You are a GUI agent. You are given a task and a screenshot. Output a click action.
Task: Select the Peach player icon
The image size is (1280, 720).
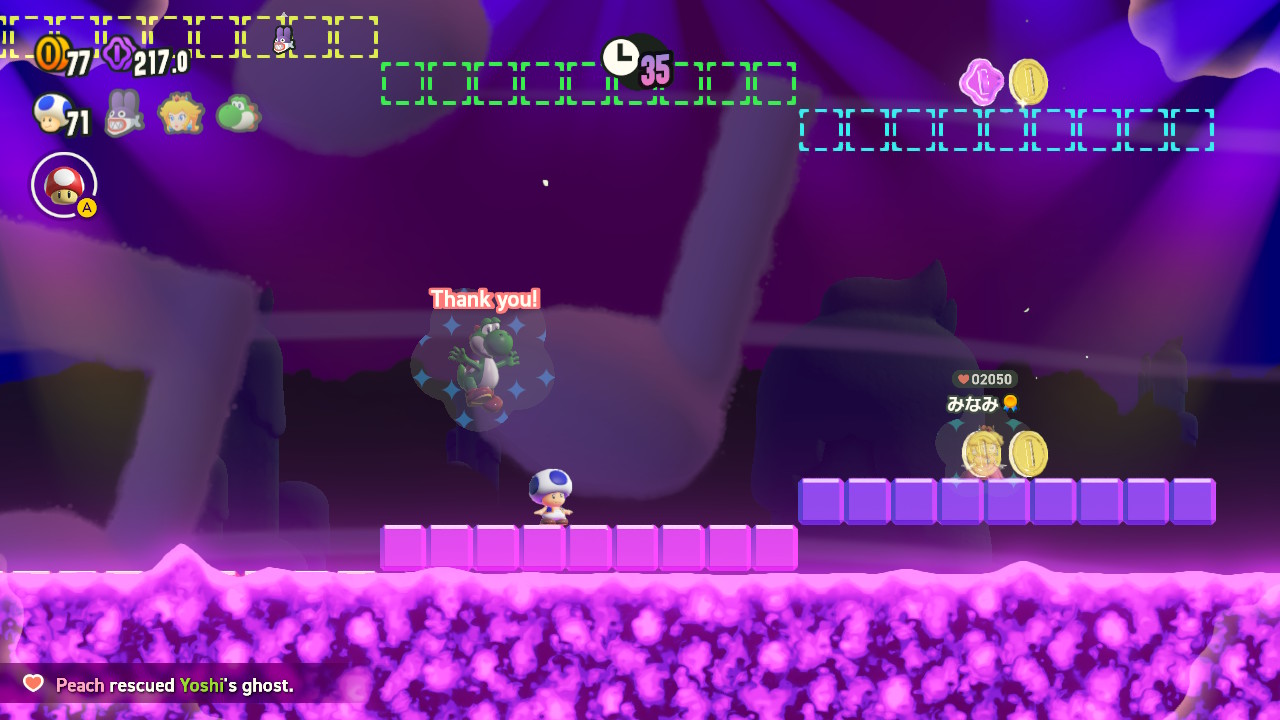pyautogui.click(x=181, y=113)
